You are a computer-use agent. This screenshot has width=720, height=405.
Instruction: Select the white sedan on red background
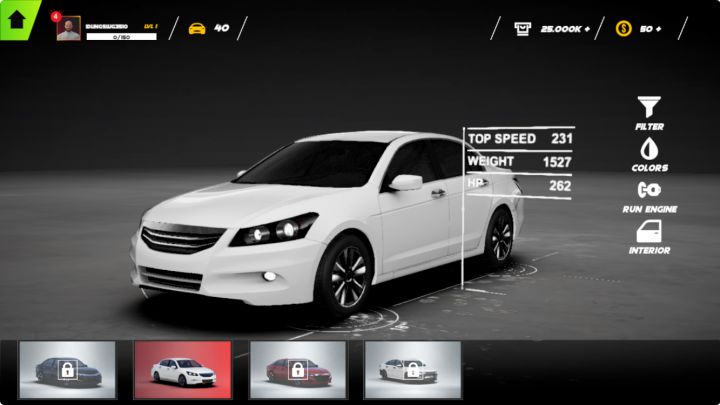(182, 370)
